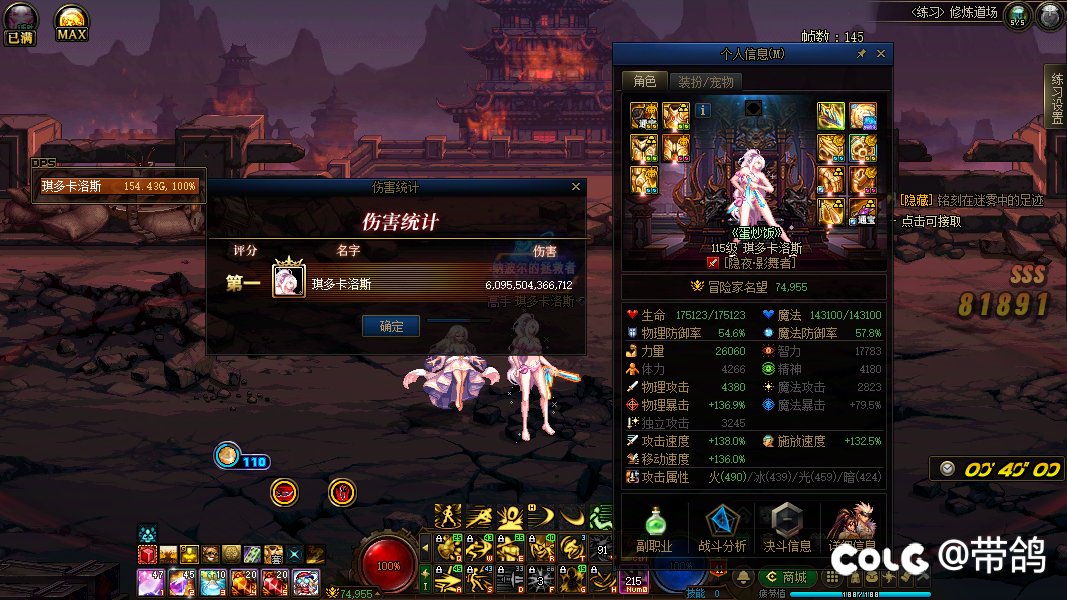Viewport: 1067px width, 600px height.
Task: Pin the 个人信息 panel with the pushpin
Action: [862, 54]
